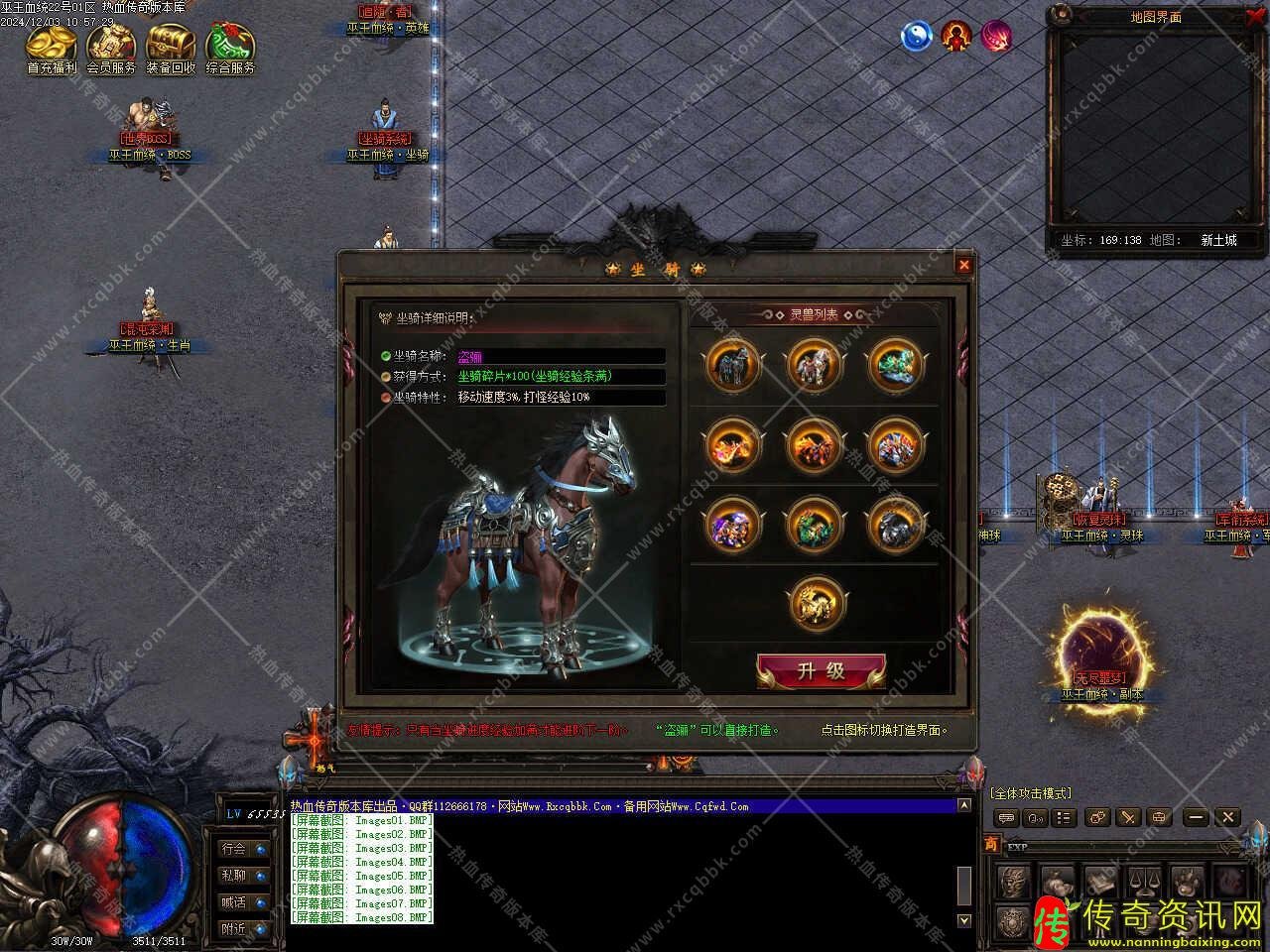Open 会员服务 member services
The height and width of the screenshot is (952, 1270).
pyautogui.click(x=111, y=48)
